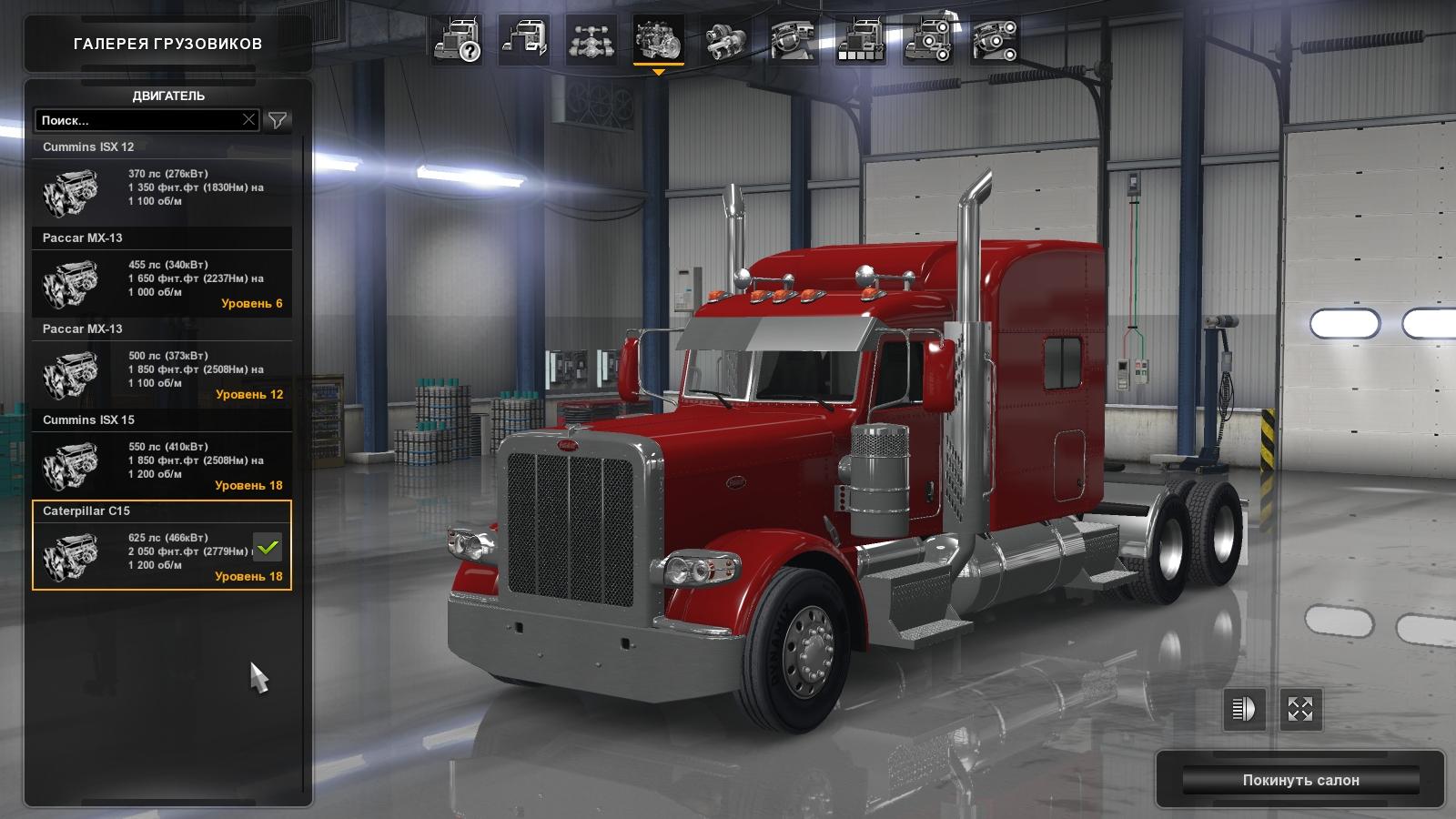Toggle the truck headlights button

(1243, 708)
